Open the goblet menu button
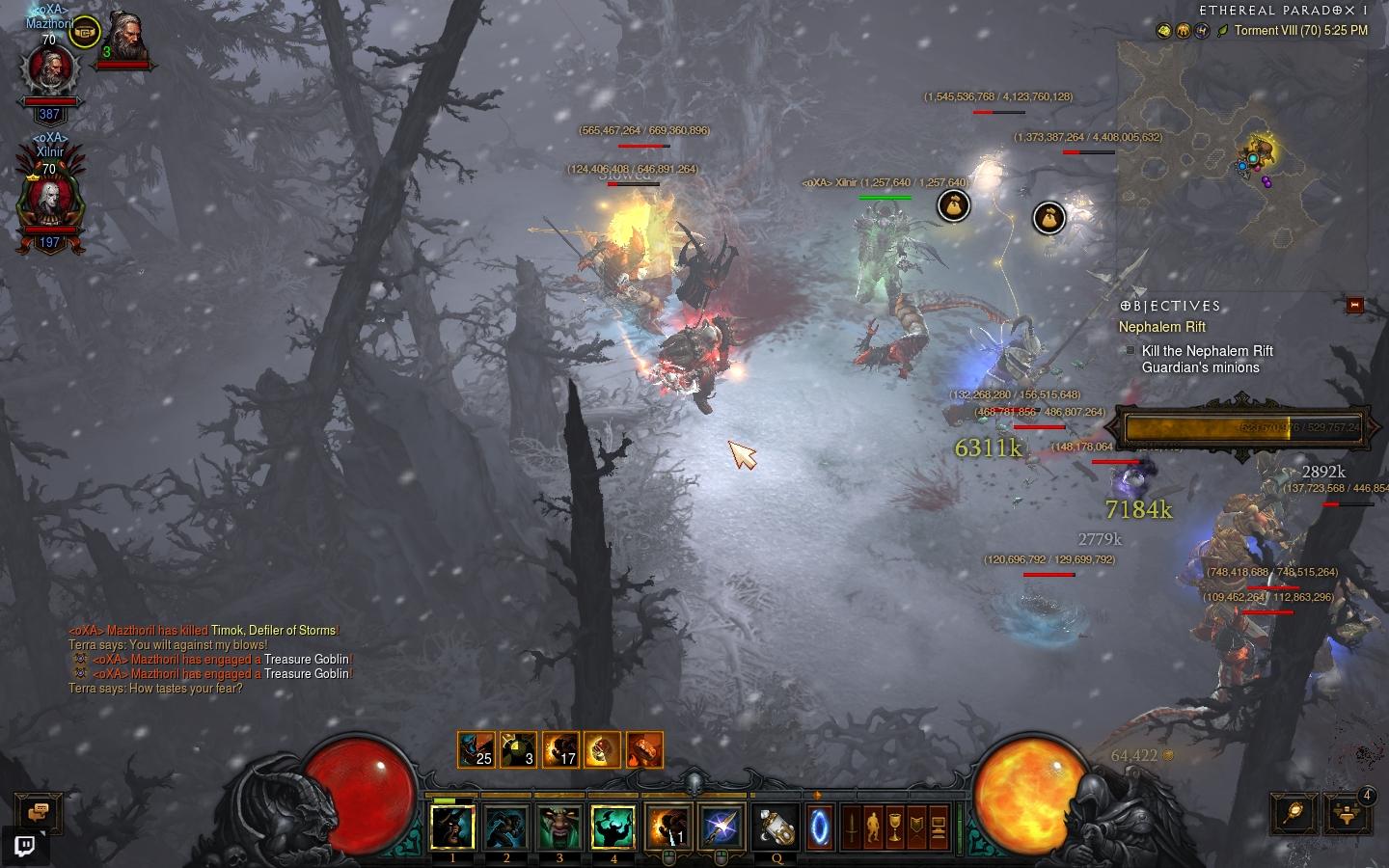The height and width of the screenshot is (868, 1389). [x=894, y=827]
